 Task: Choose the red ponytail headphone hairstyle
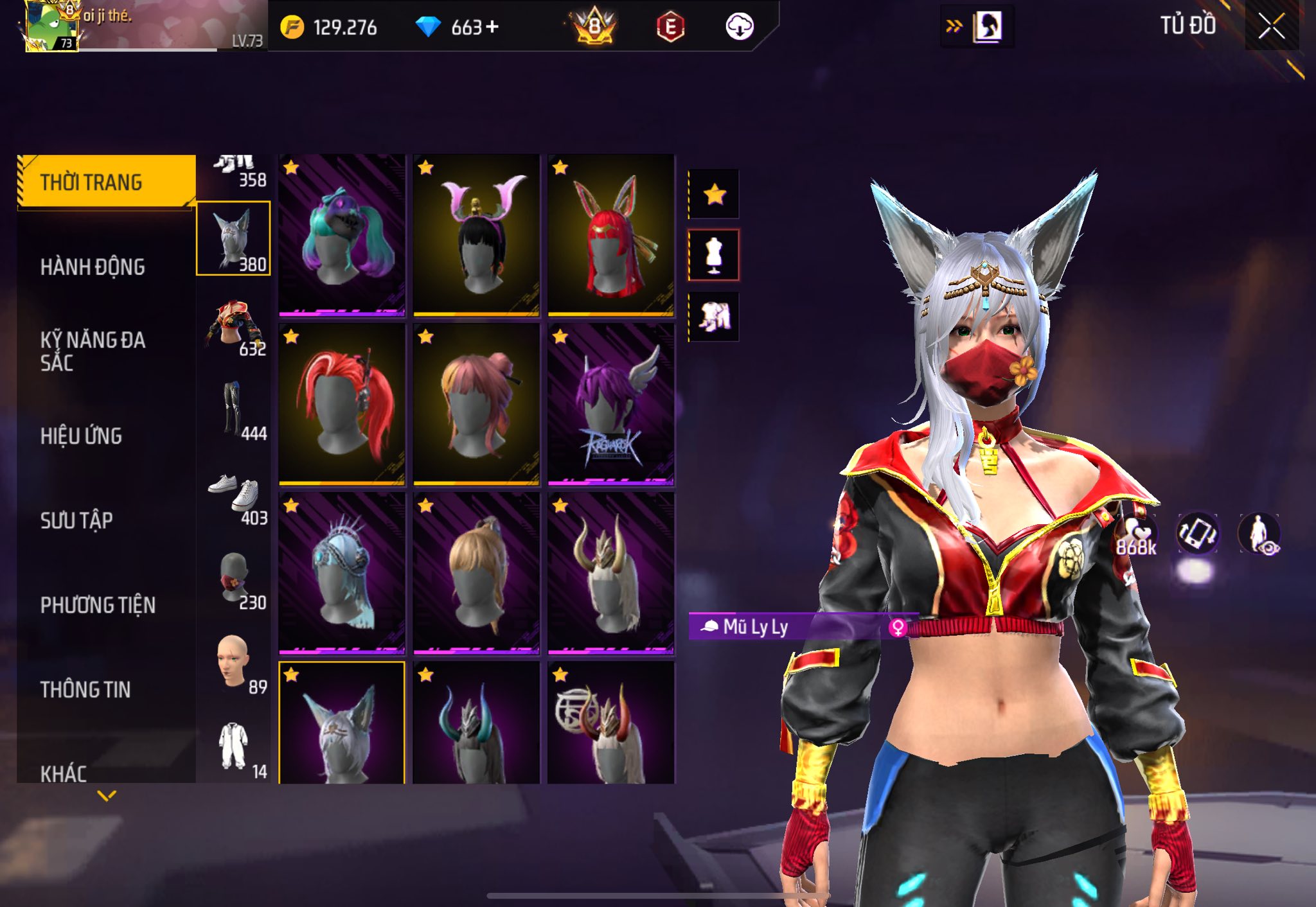pyautogui.click(x=342, y=404)
